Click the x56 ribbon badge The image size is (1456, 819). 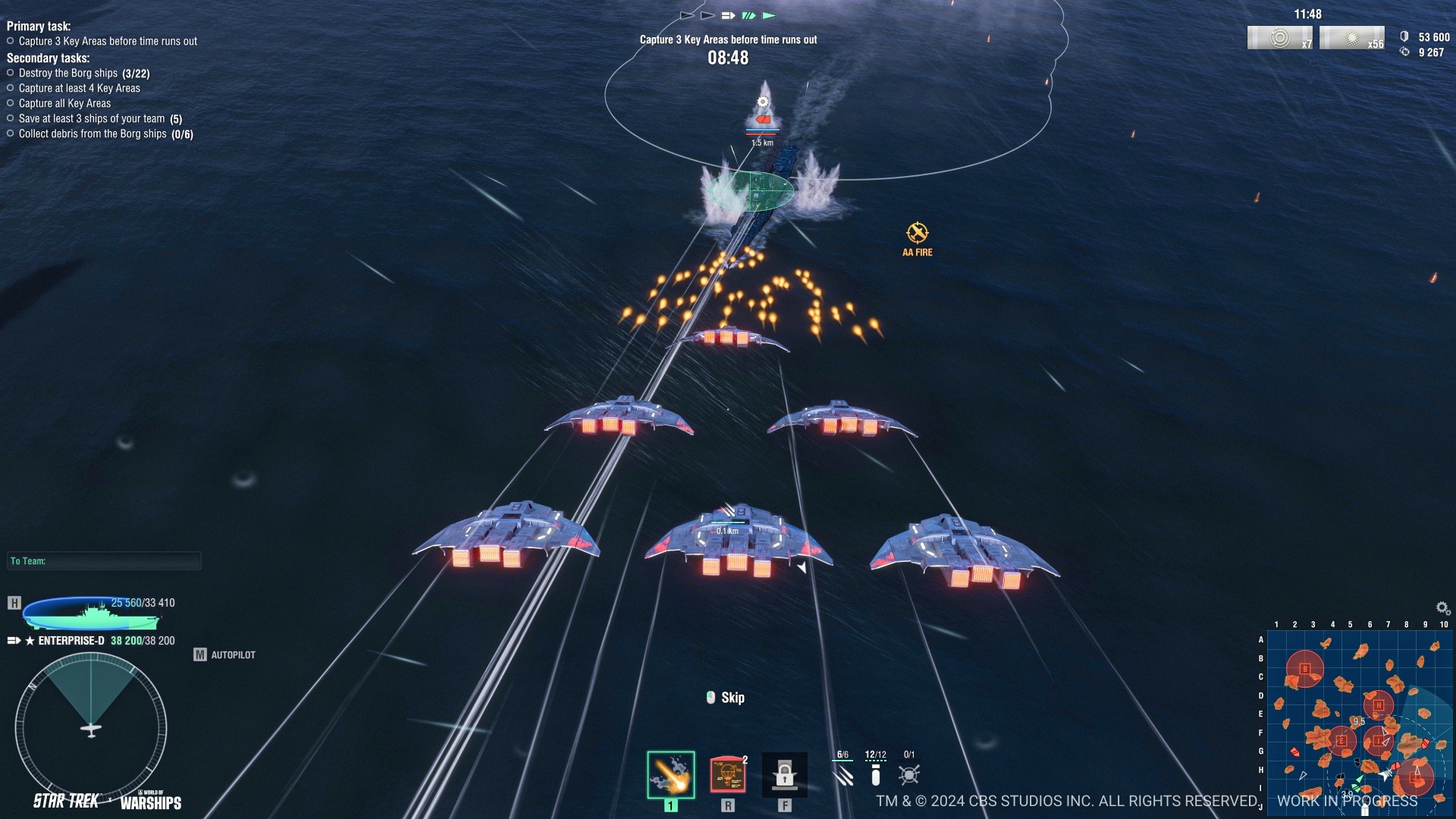(1351, 38)
